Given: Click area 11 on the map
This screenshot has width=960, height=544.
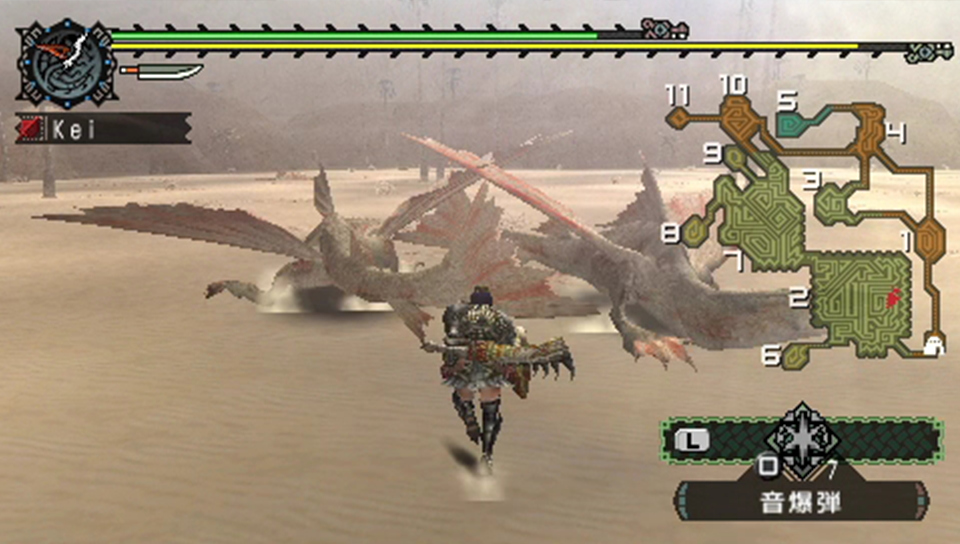Looking at the screenshot, I should [x=680, y=116].
